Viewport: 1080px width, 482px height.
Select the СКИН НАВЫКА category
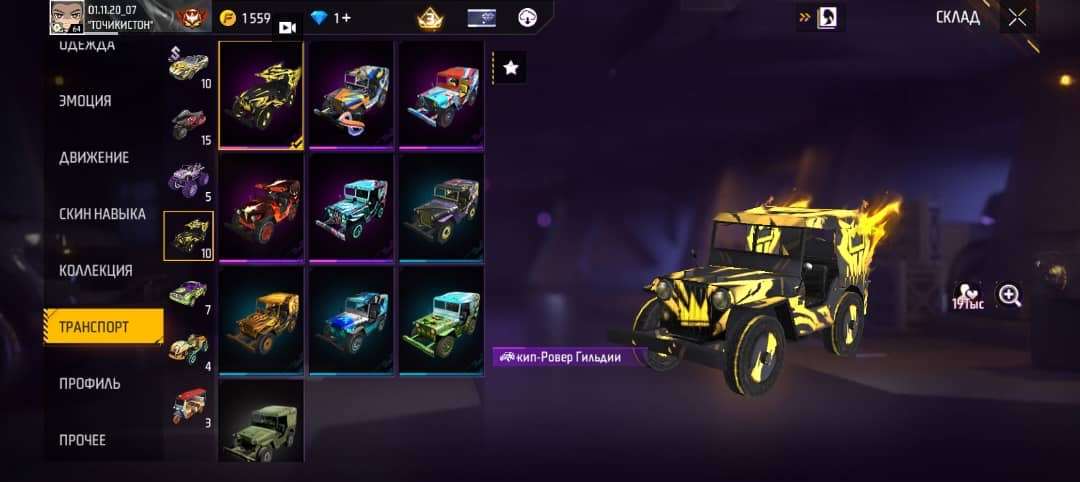102,214
